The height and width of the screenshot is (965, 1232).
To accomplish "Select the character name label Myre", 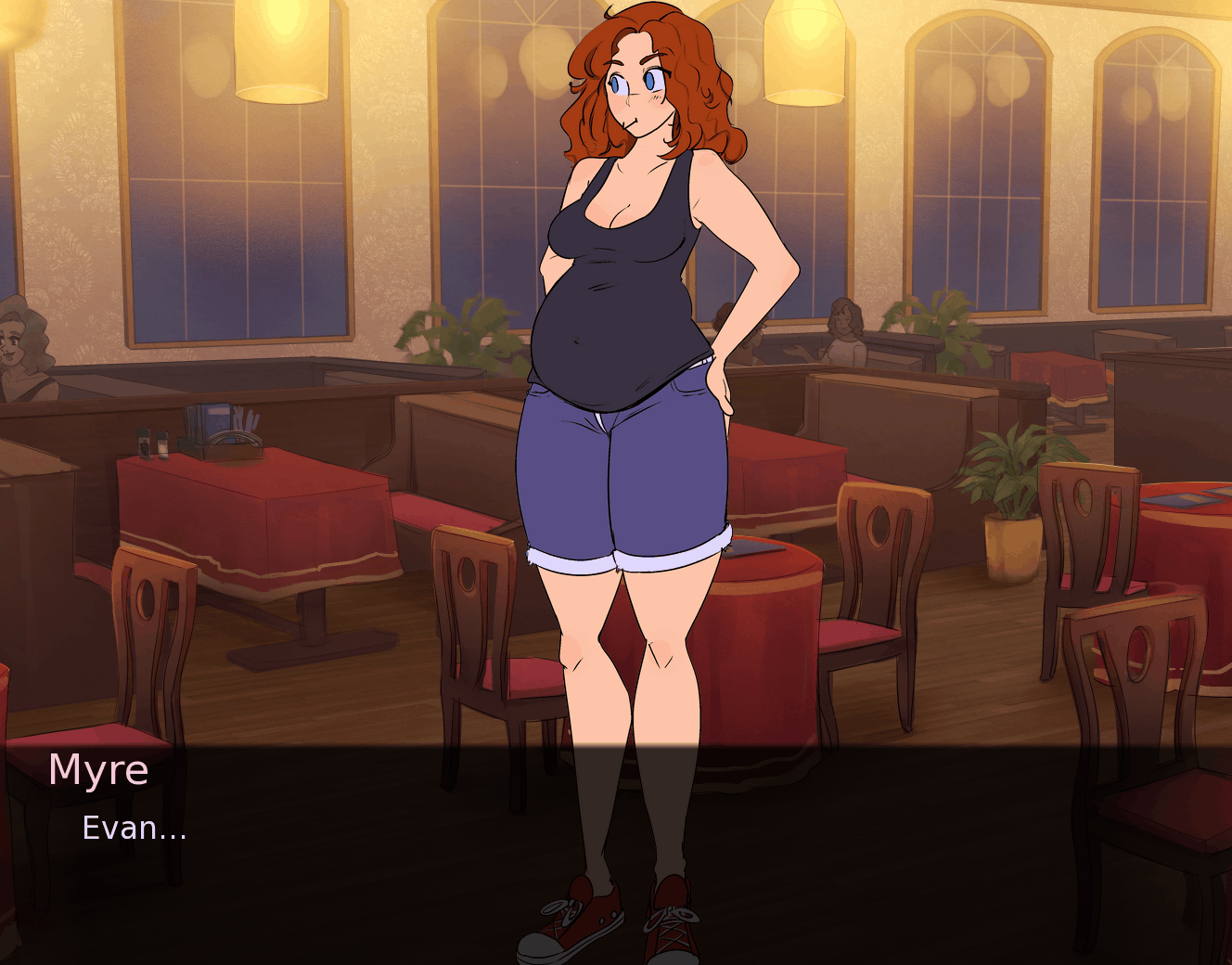I will click(97, 770).
